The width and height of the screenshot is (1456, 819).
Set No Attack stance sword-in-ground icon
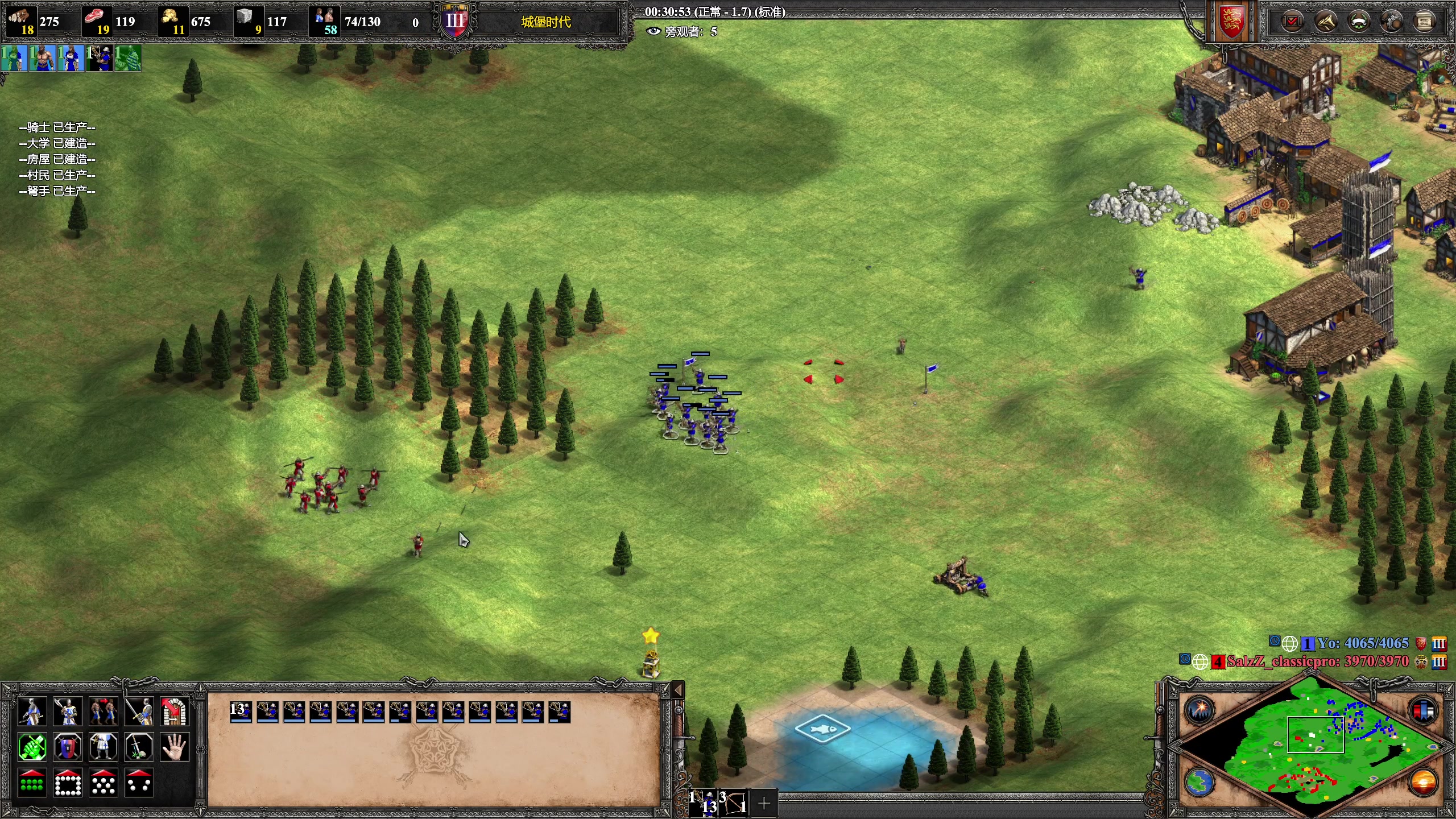point(139,747)
